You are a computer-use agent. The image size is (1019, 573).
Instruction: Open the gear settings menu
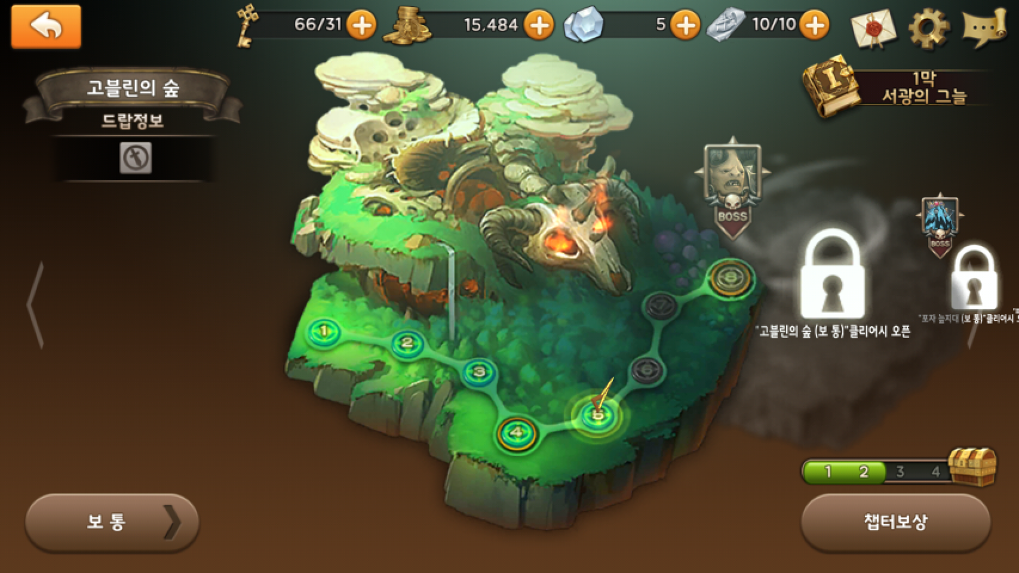click(x=928, y=27)
